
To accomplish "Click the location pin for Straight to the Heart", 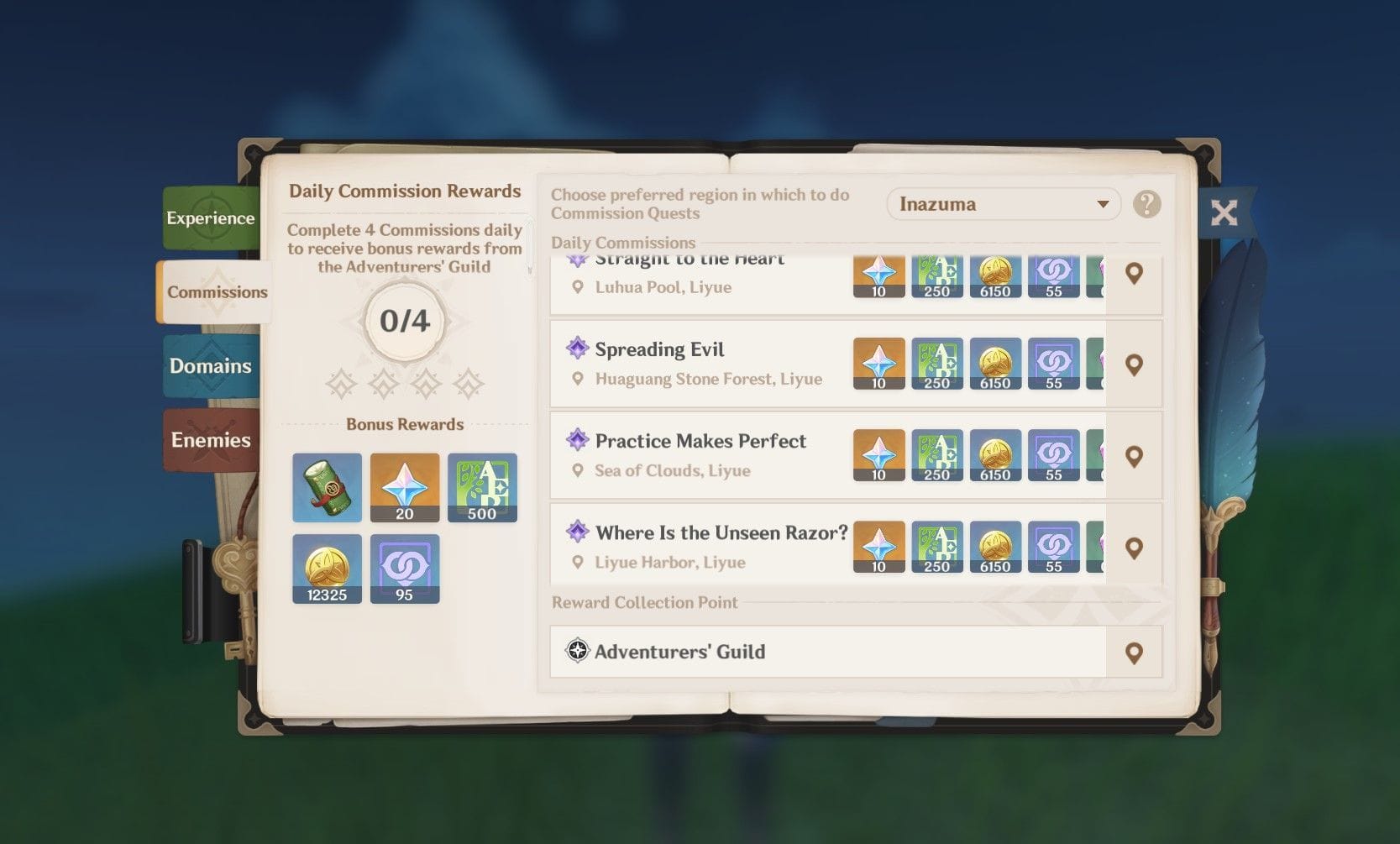I will [x=1135, y=274].
